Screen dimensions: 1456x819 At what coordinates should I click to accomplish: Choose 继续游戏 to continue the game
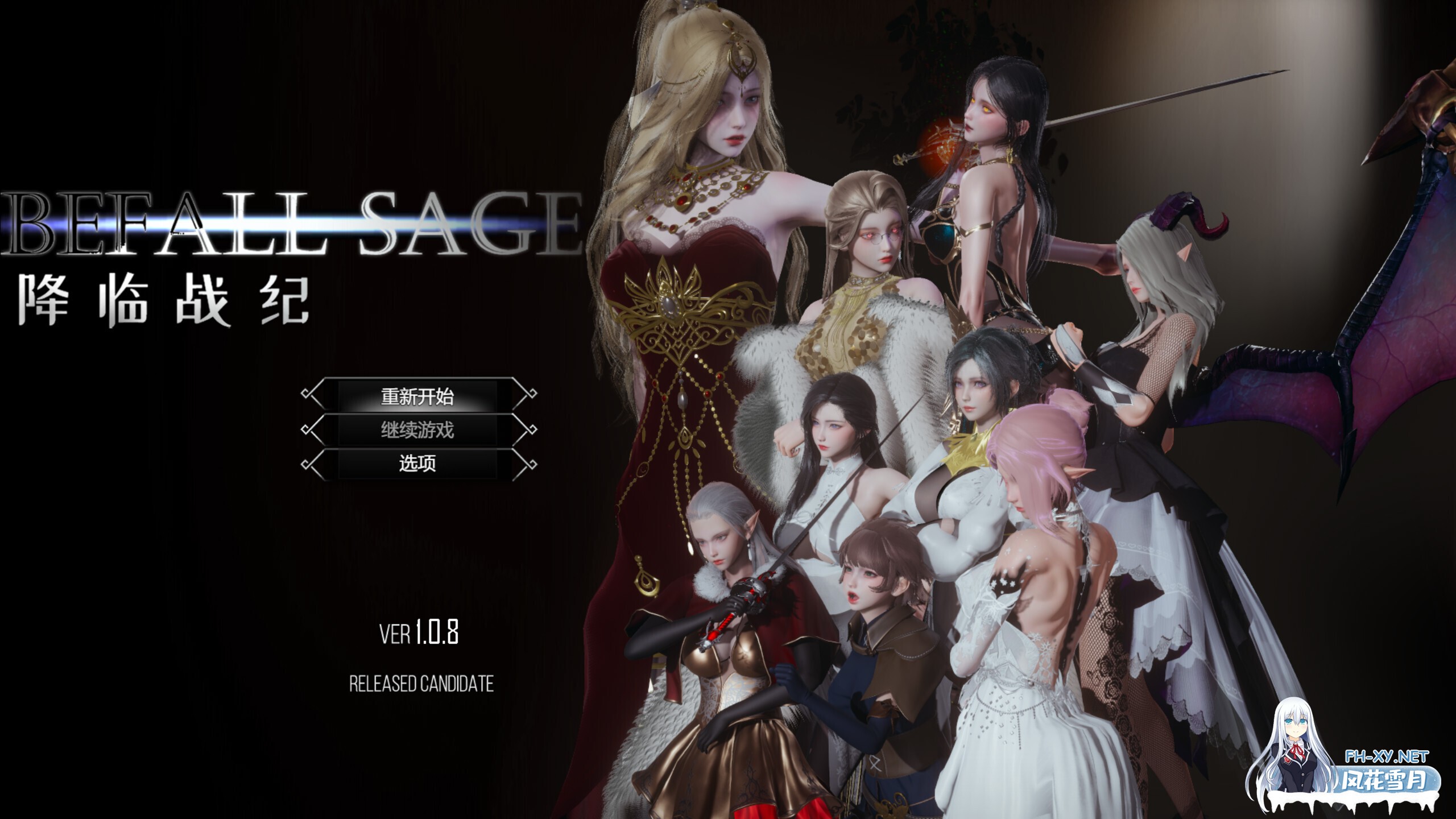[418, 430]
